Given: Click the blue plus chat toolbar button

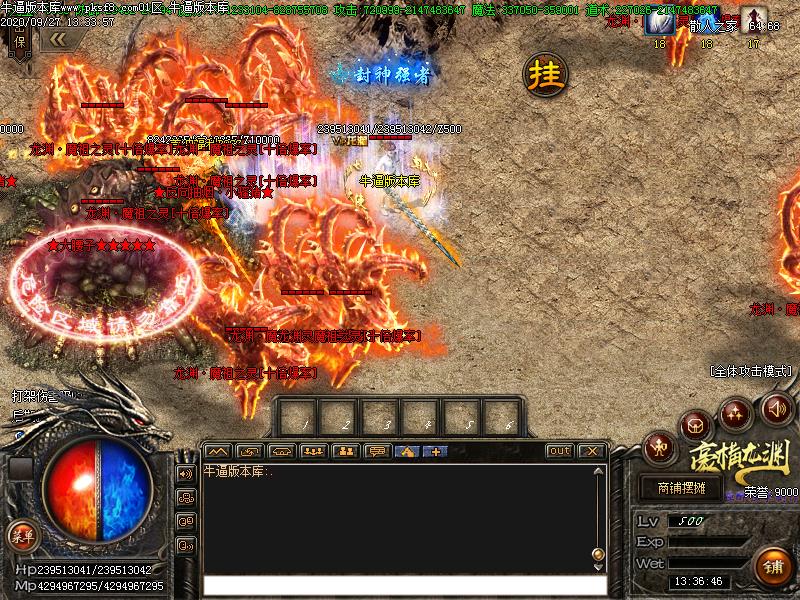Looking at the screenshot, I should [435, 451].
